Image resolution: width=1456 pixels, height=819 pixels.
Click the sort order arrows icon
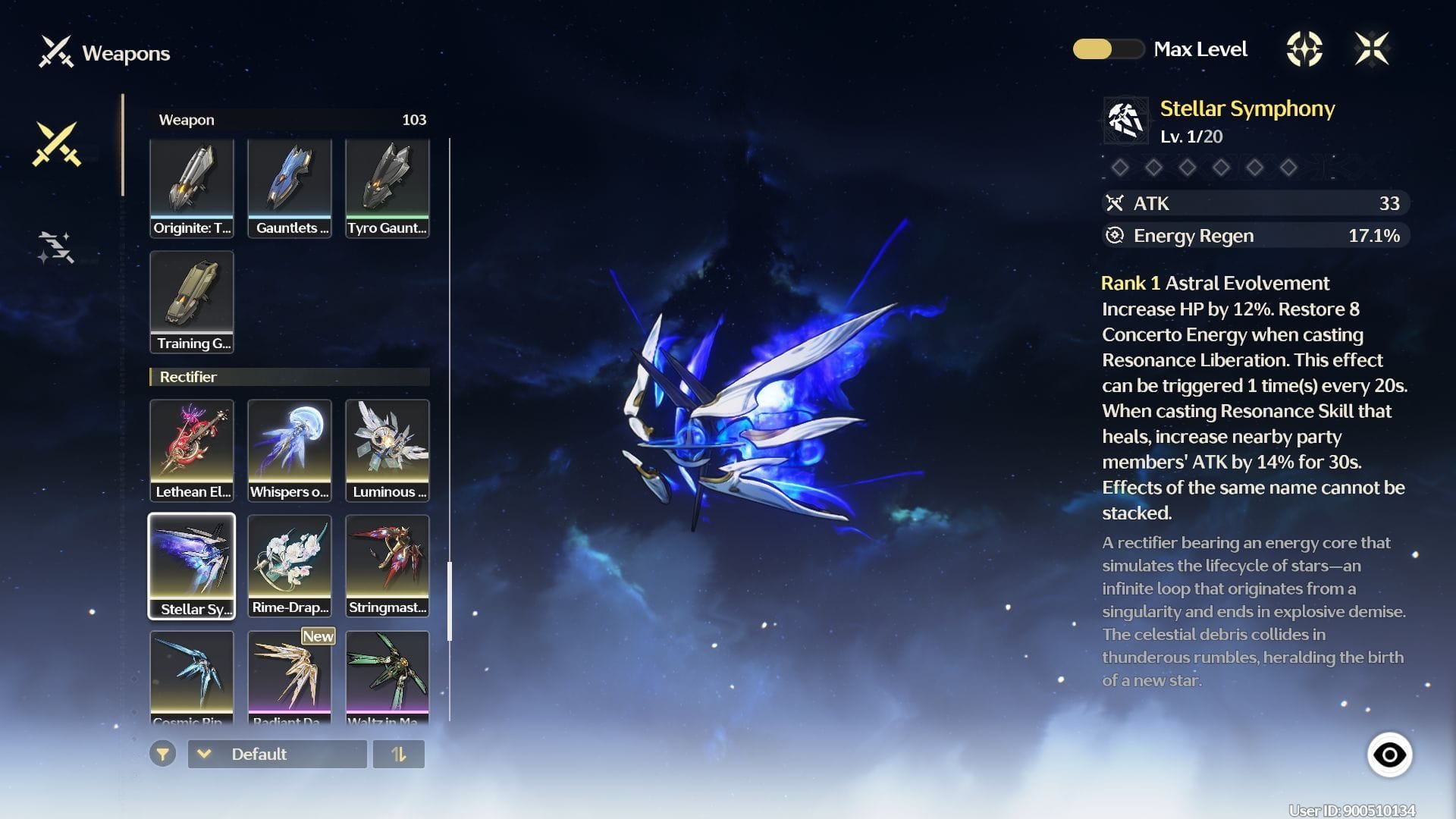pos(400,754)
